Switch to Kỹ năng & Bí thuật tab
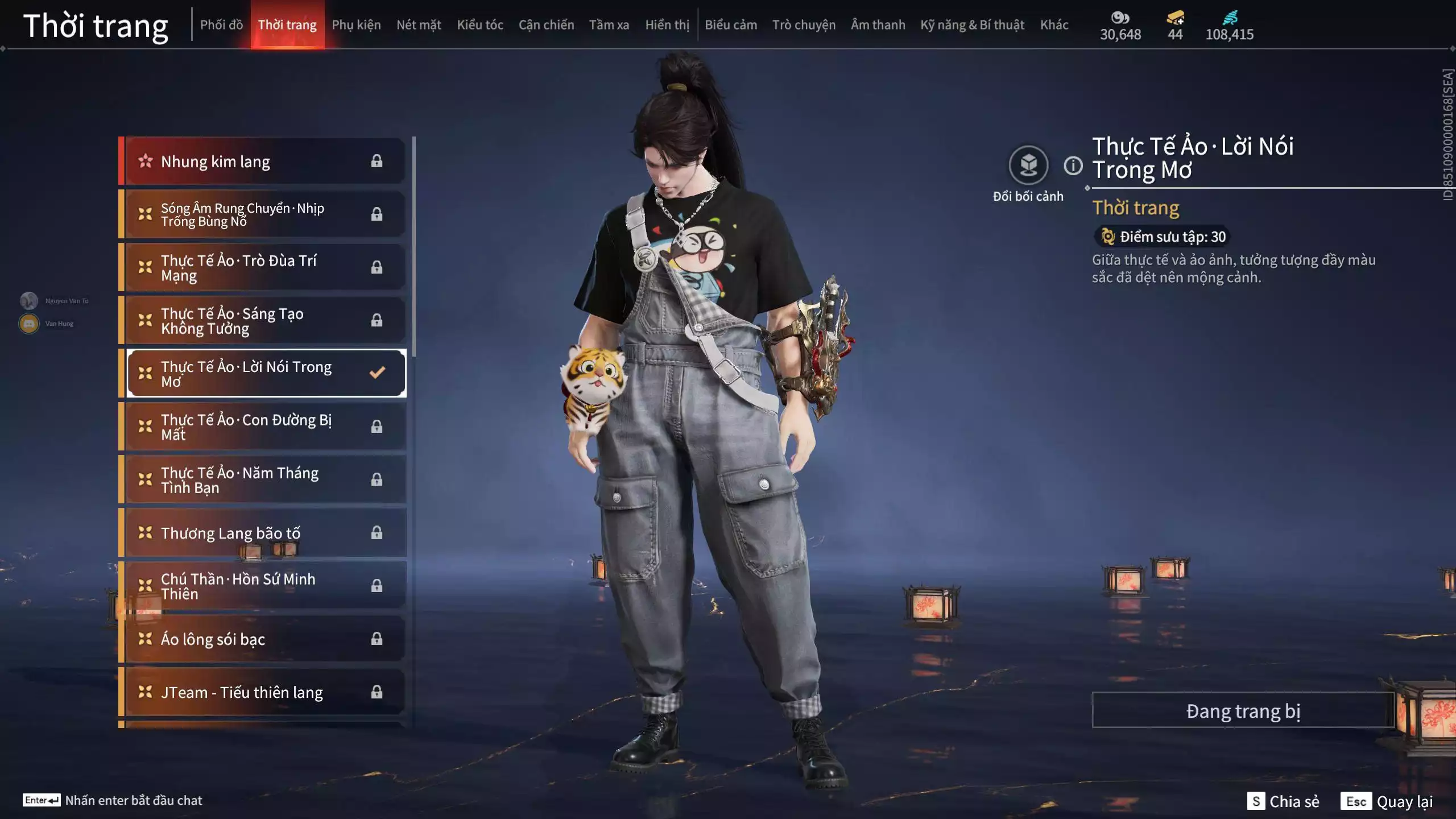 tap(972, 25)
